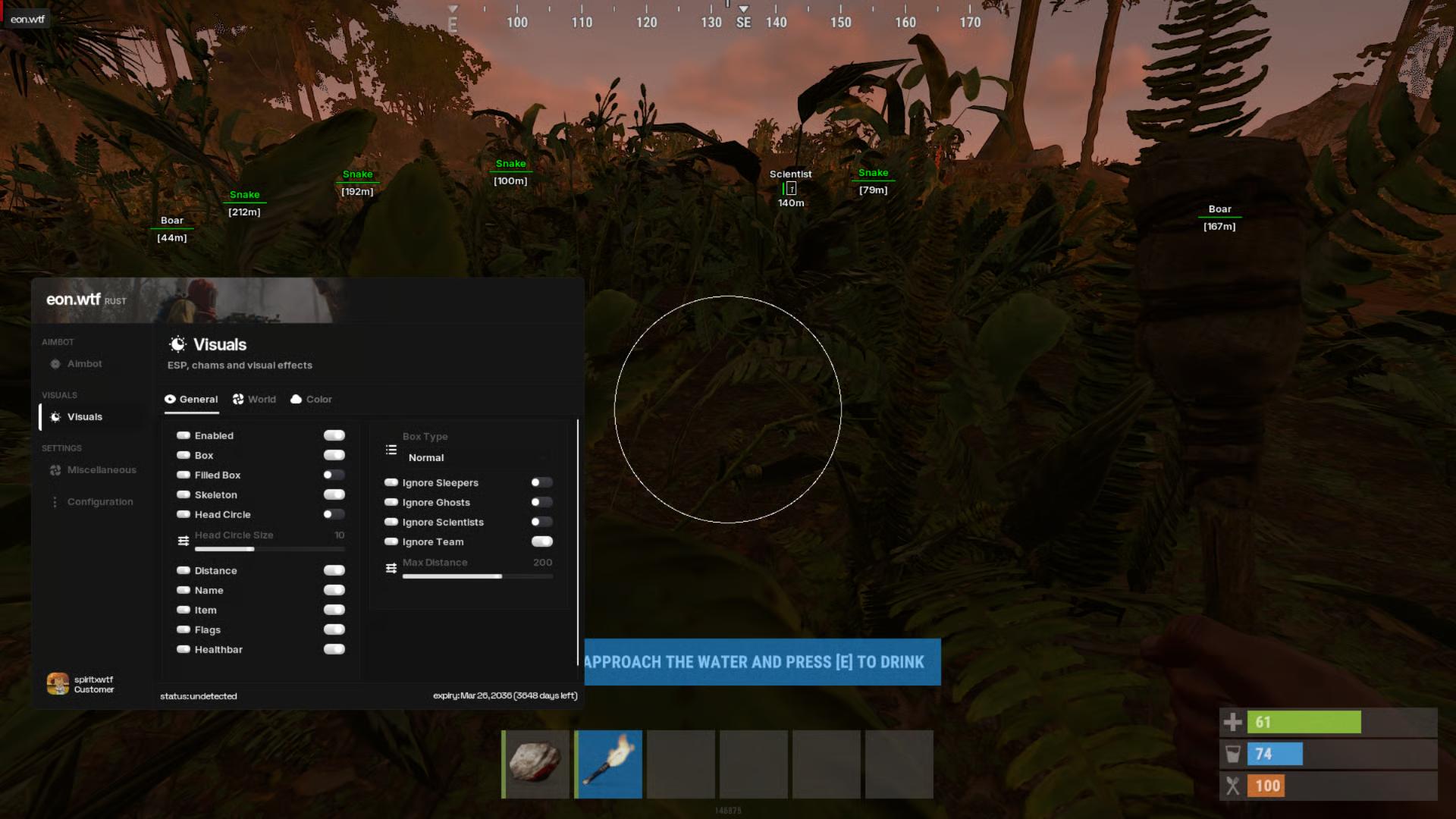Enable the Ignore Scientists toggle
The width and height of the screenshot is (1456, 819).
[x=541, y=522]
